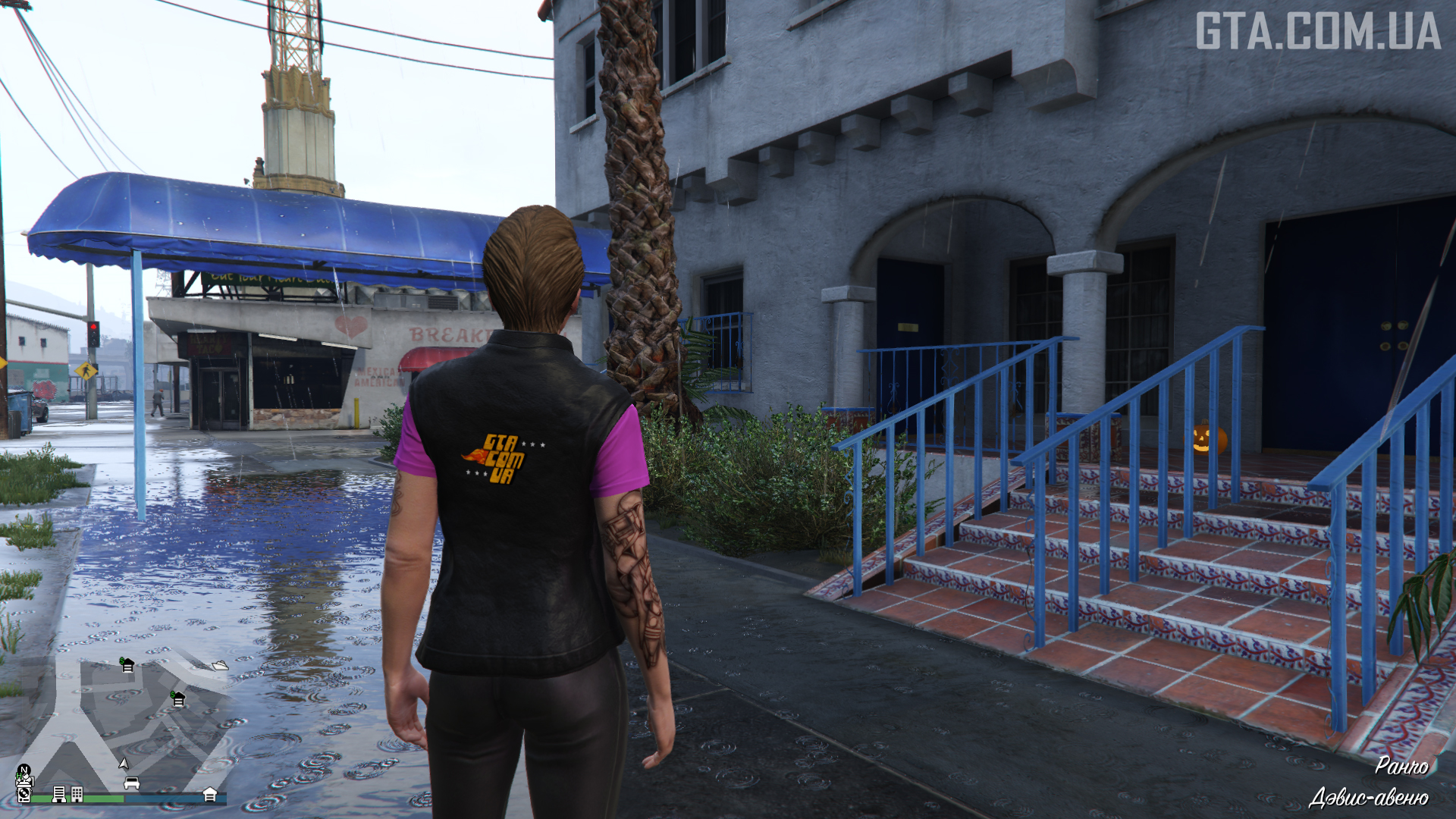Image resolution: width=1456 pixels, height=819 pixels.
Task: Select the player arrow on the minimap
Action: tap(124, 763)
